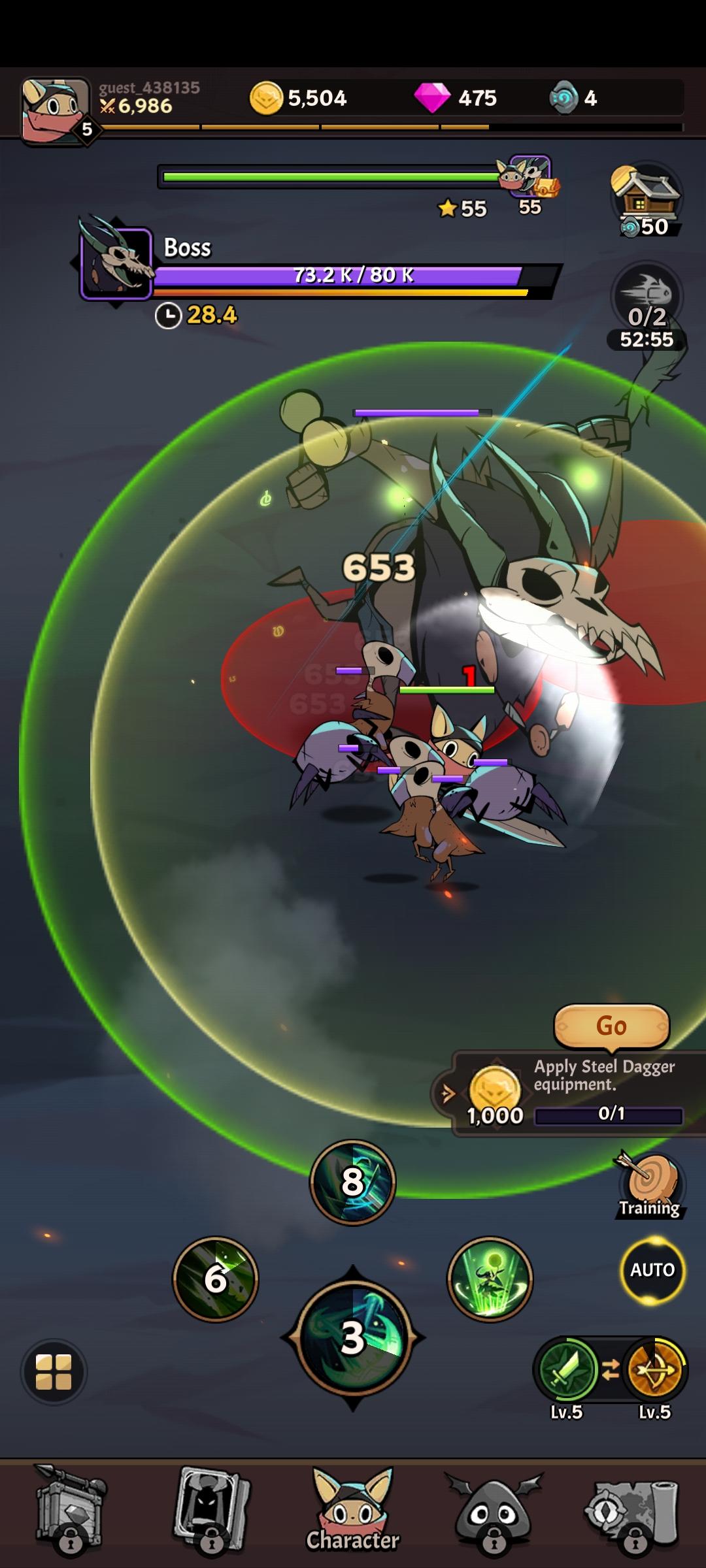Activate the center skill showing cooldown 3
This screenshot has height=1568, width=706.
pyautogui.click(x=353, y=1337)
